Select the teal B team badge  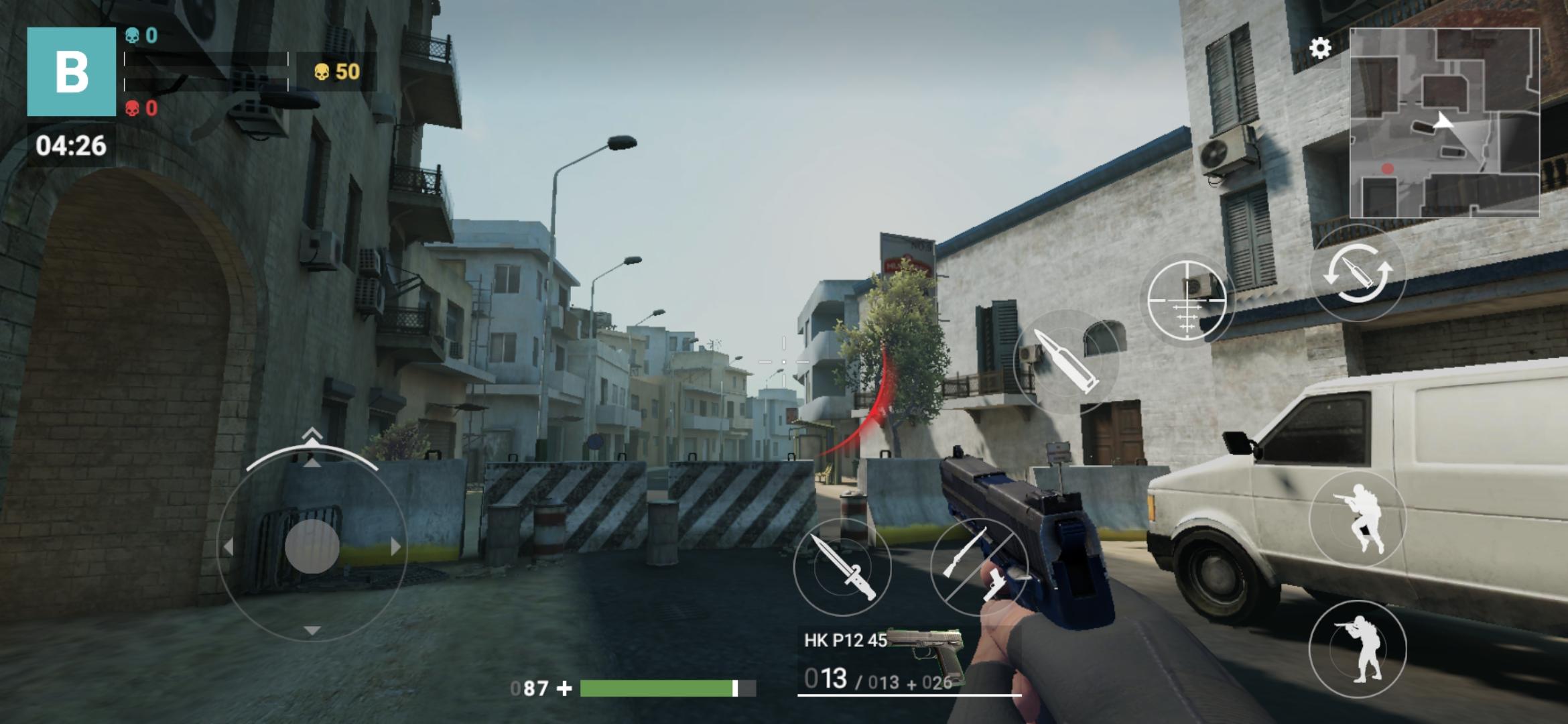70,70
